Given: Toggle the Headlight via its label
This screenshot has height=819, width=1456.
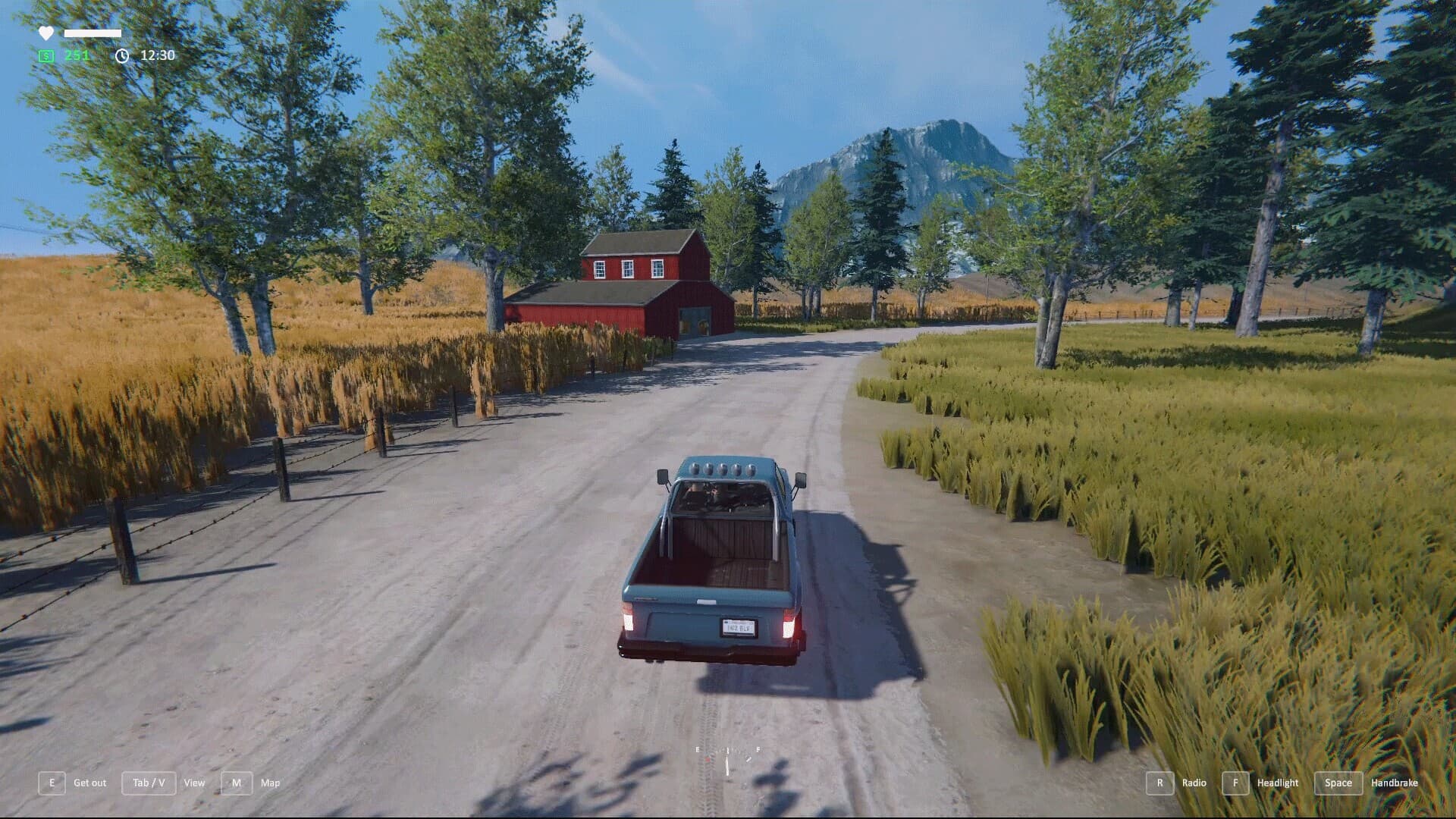Looking at the screenshot, I should tap(1279, 783).
